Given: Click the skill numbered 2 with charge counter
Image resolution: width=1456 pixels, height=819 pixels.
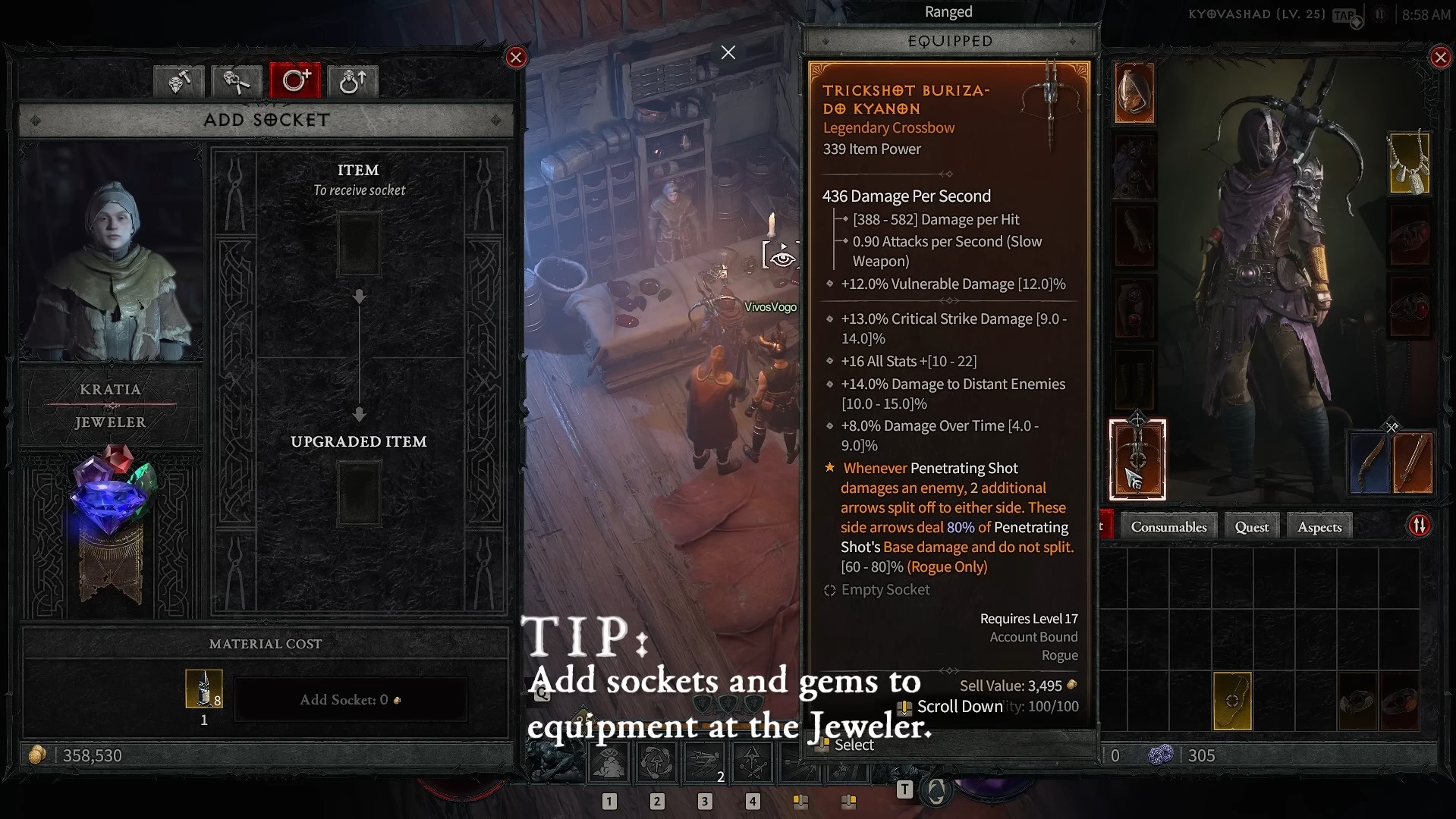Looking at the screenshot, I should [x=705, y=762].
